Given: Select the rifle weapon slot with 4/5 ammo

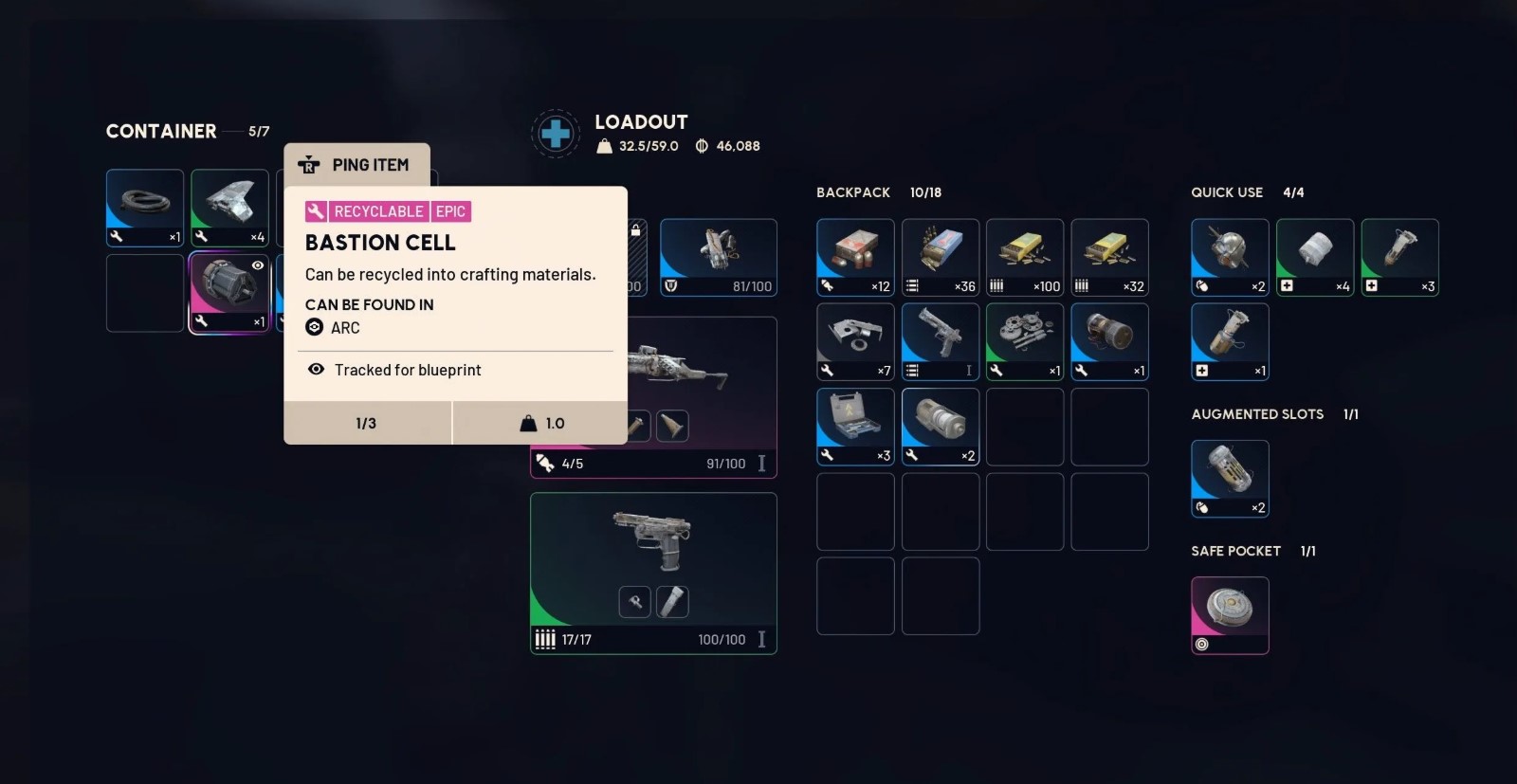Looking at the screenshot, I should coord(702,379).
